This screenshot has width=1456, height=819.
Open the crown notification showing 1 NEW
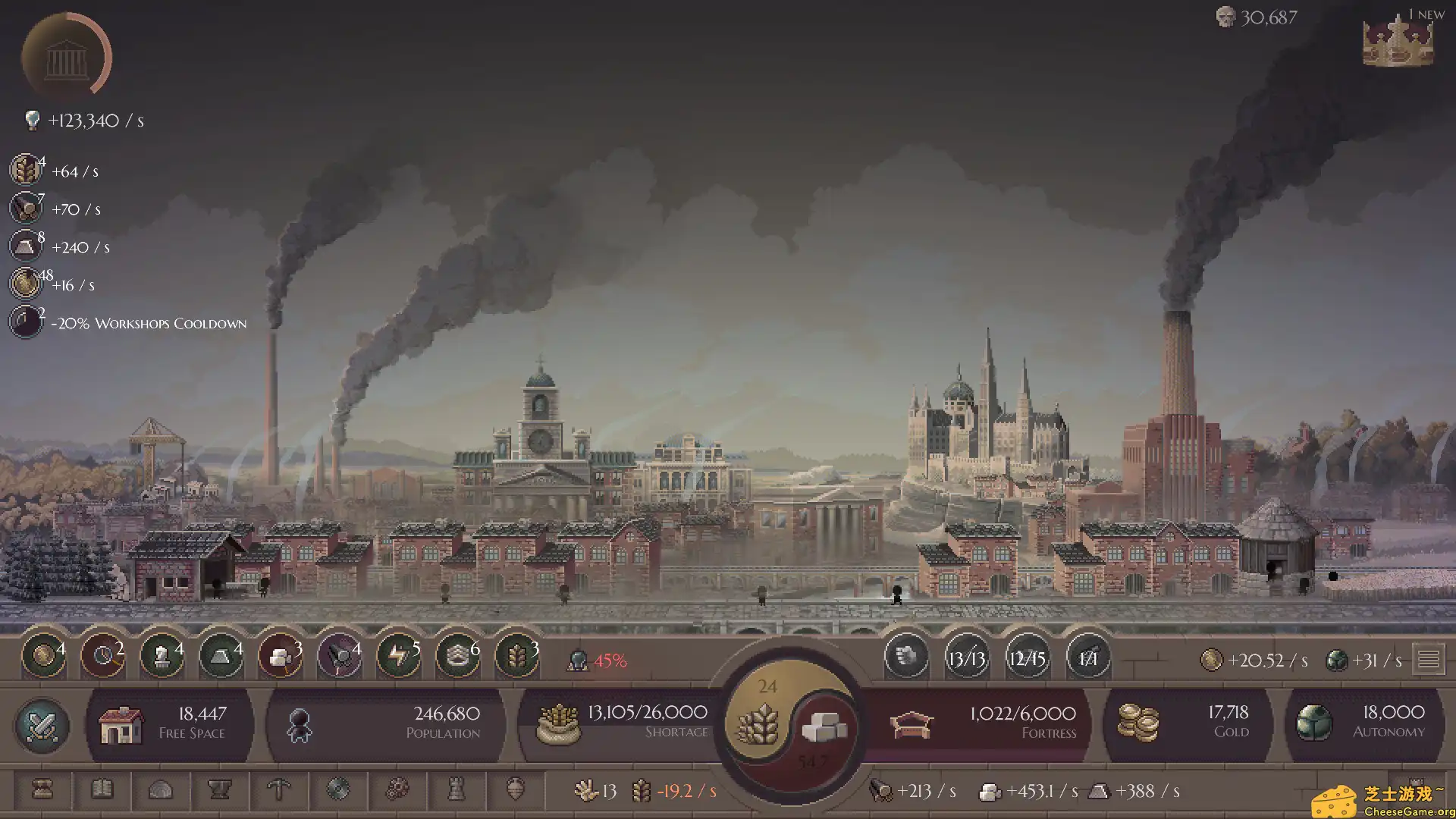[1398, 42]
